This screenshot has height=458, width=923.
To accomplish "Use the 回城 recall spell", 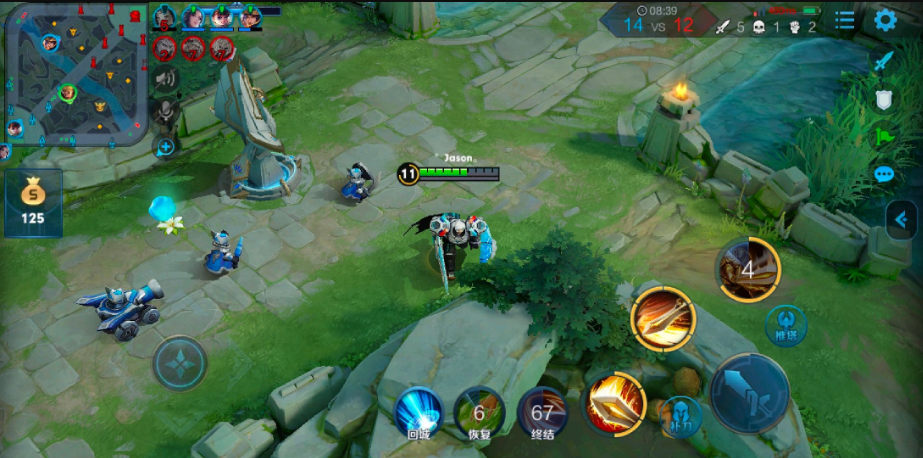I will click(418, 411).
